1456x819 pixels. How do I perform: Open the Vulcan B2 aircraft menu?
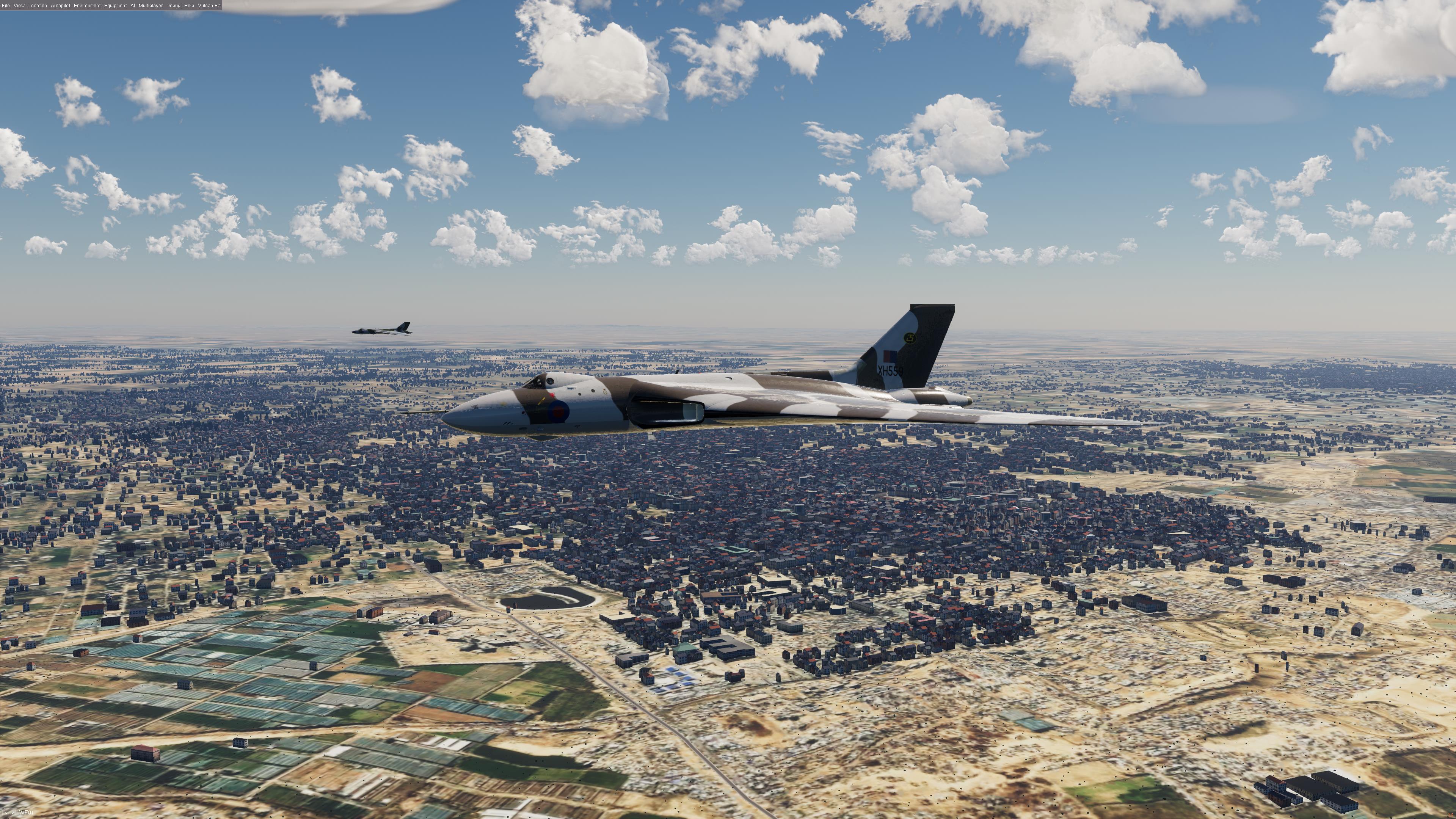point(209,6)
